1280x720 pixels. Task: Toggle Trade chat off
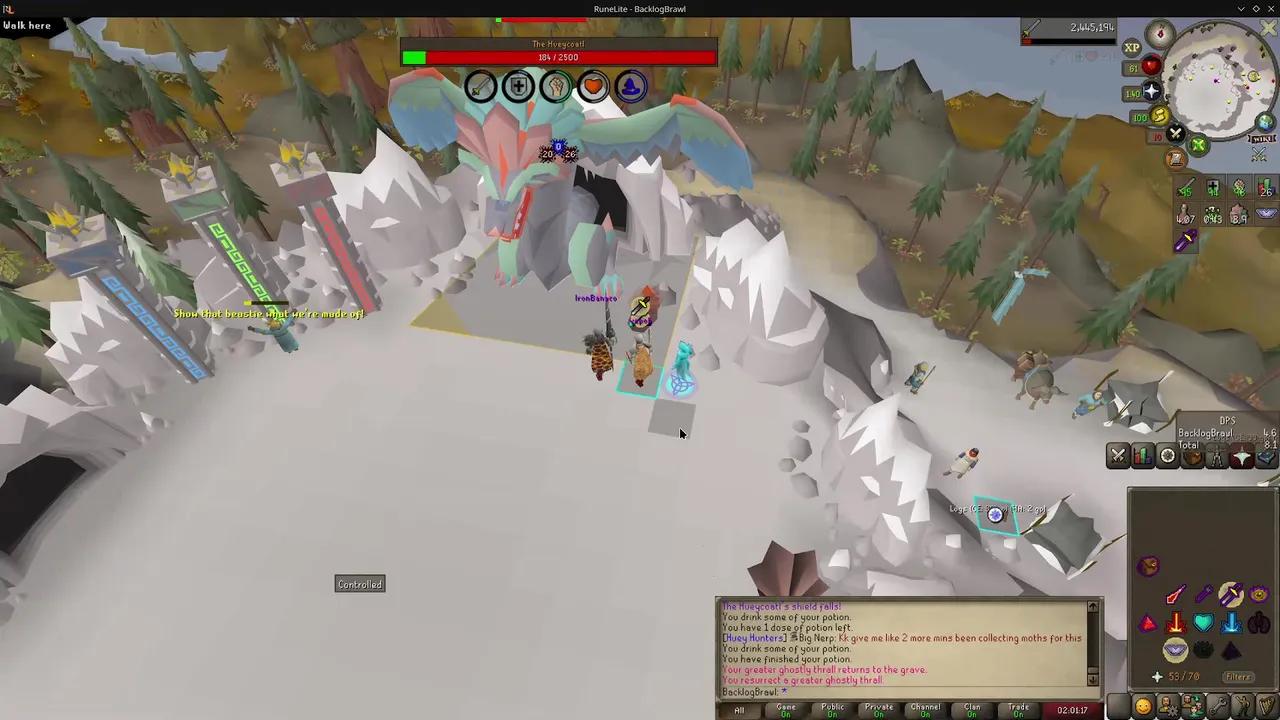tap(1018, 710)
